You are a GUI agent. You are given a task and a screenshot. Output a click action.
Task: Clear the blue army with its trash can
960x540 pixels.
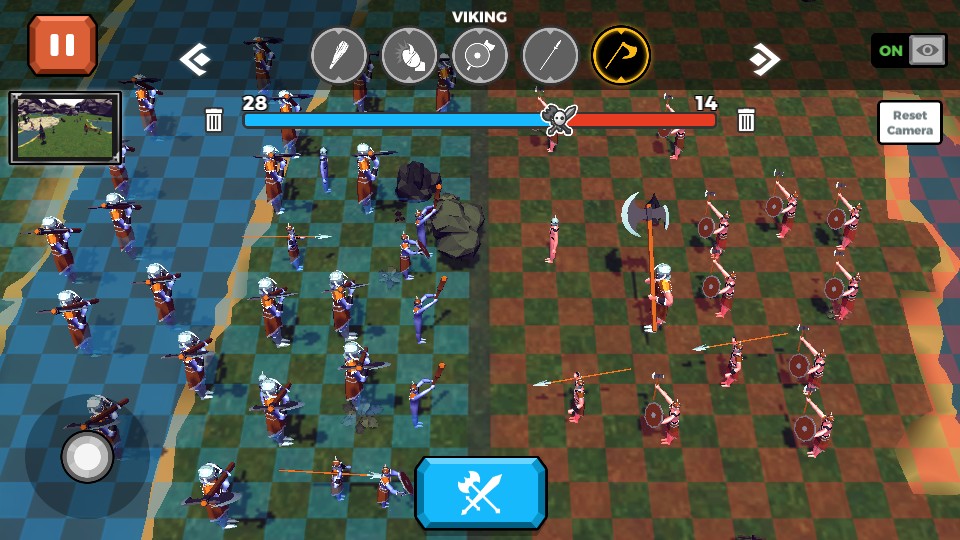(214, 121)
